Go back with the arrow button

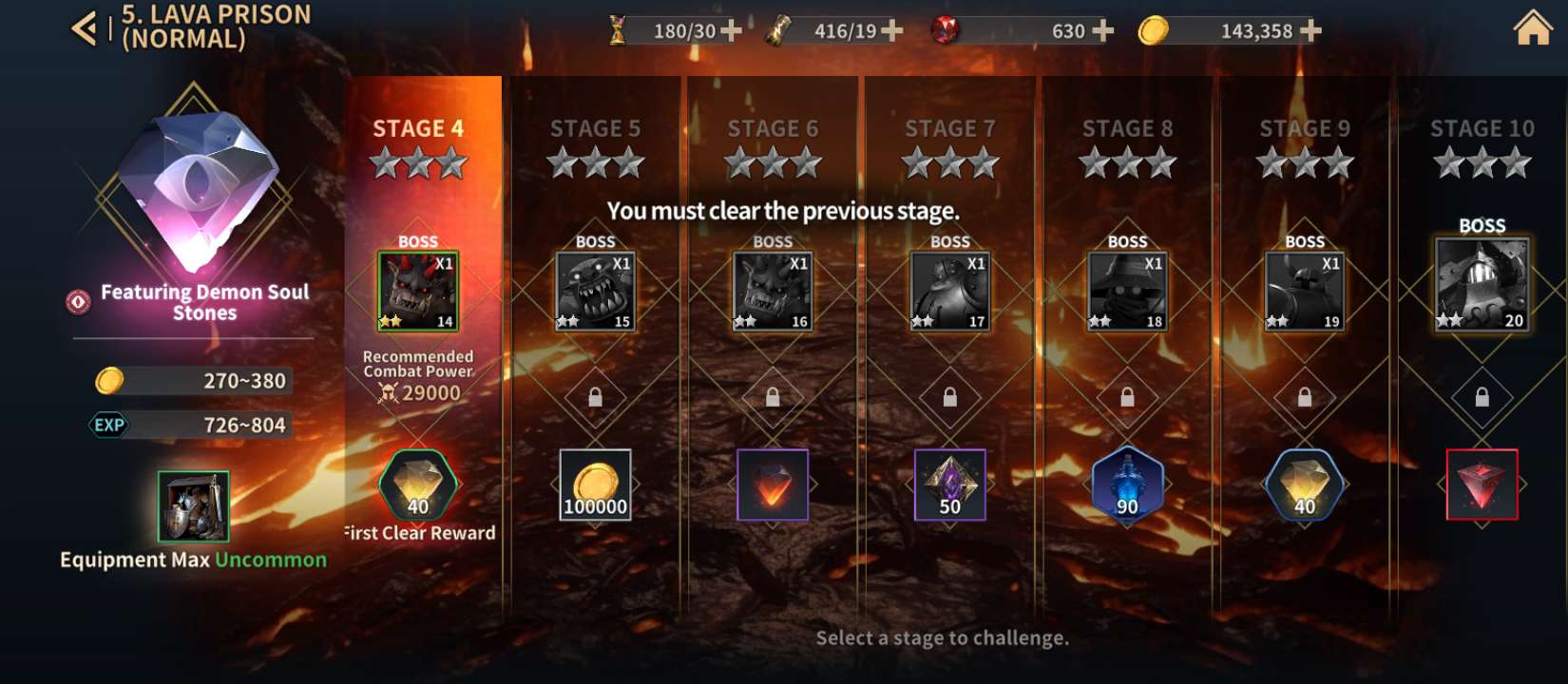pyautogui.click(x=85, y=29)
